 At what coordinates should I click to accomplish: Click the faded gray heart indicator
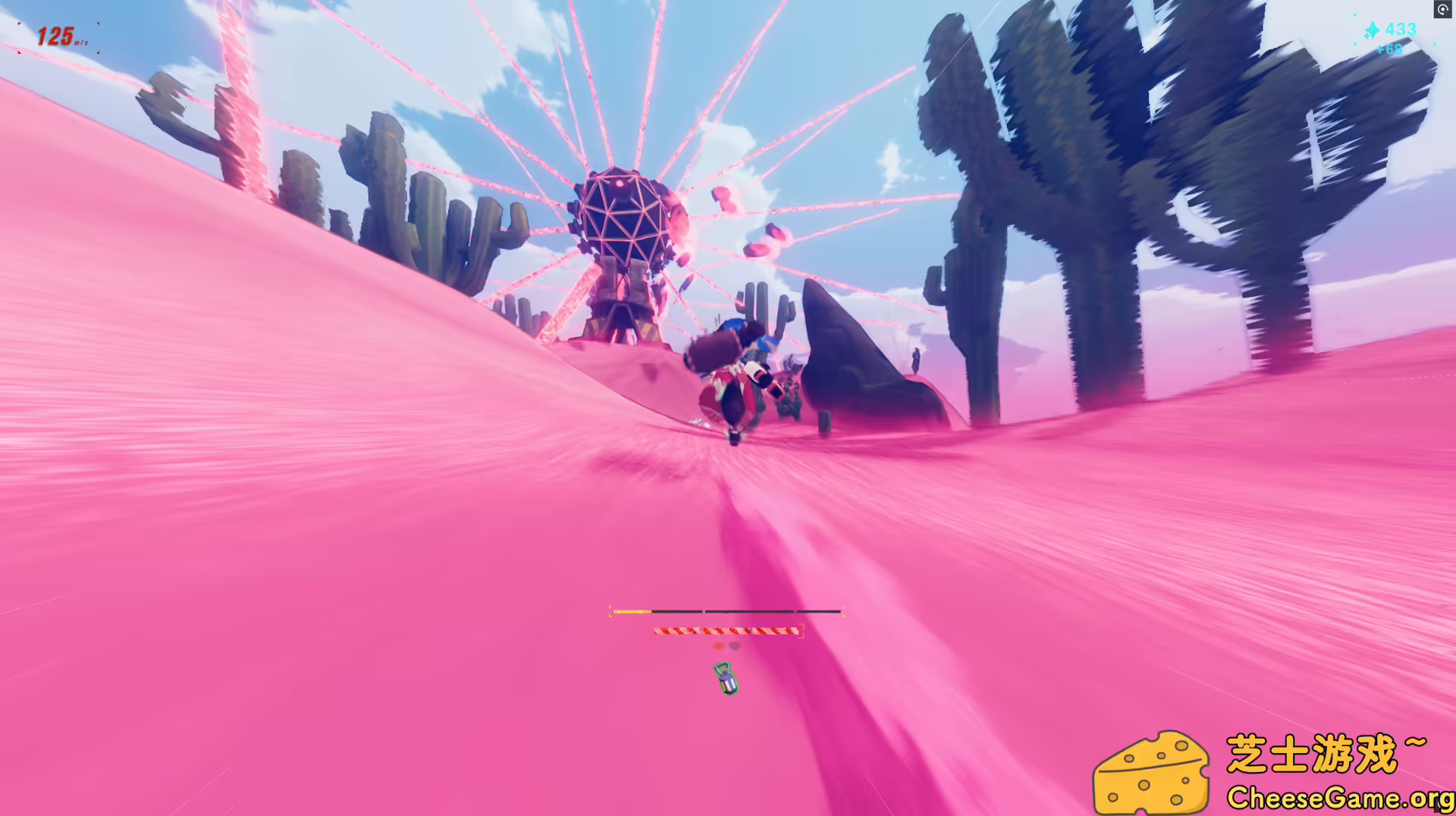tap(734, 646)
